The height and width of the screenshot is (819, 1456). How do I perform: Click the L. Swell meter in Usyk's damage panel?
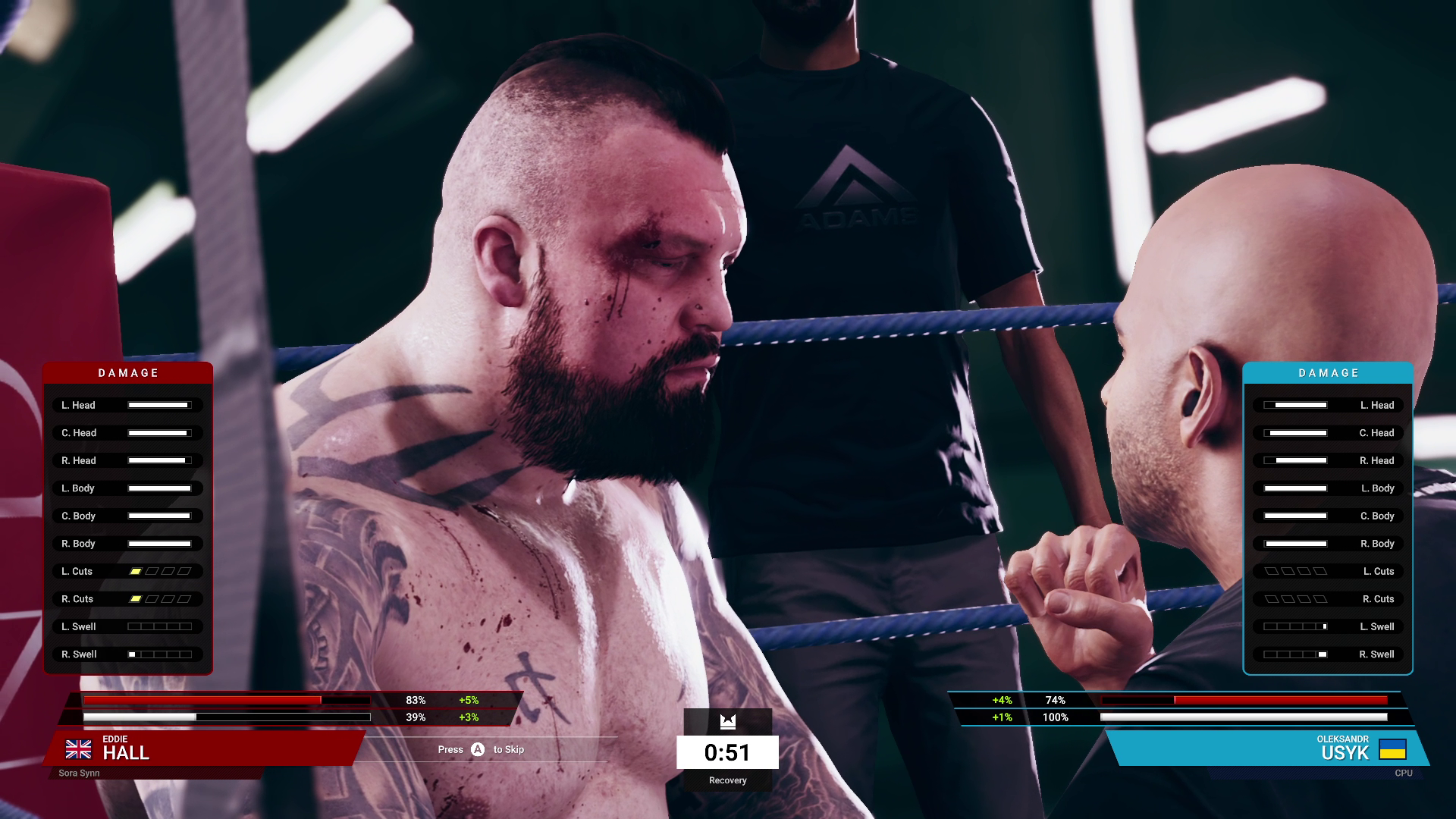tap(1294, 626)
